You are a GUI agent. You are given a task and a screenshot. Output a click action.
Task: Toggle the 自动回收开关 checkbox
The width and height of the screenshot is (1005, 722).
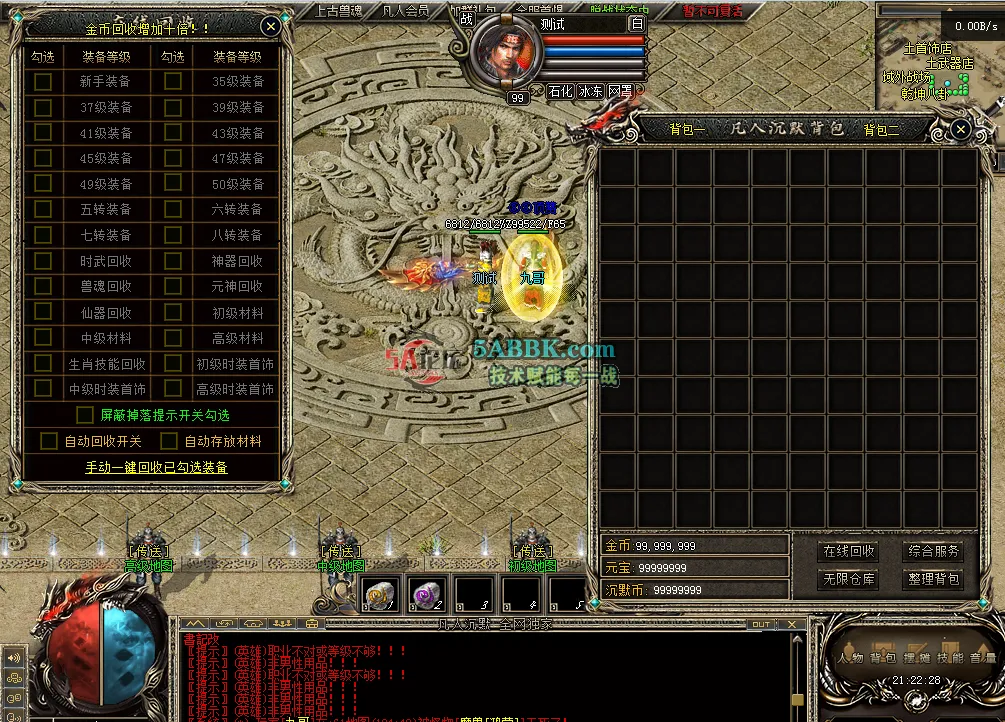click(49, 441)
